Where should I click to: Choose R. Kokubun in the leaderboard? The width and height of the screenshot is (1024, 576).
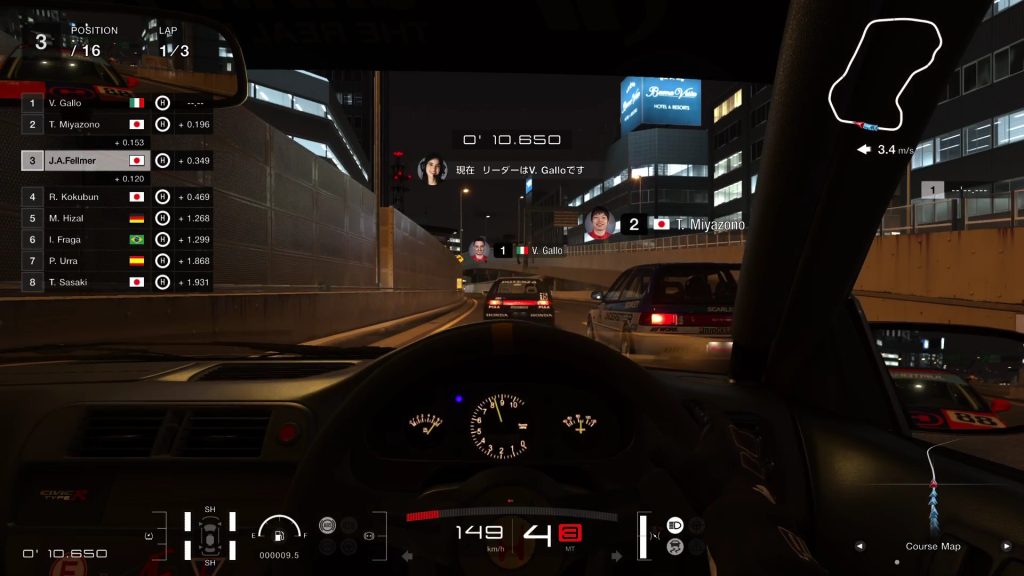[x=85, y=197]
